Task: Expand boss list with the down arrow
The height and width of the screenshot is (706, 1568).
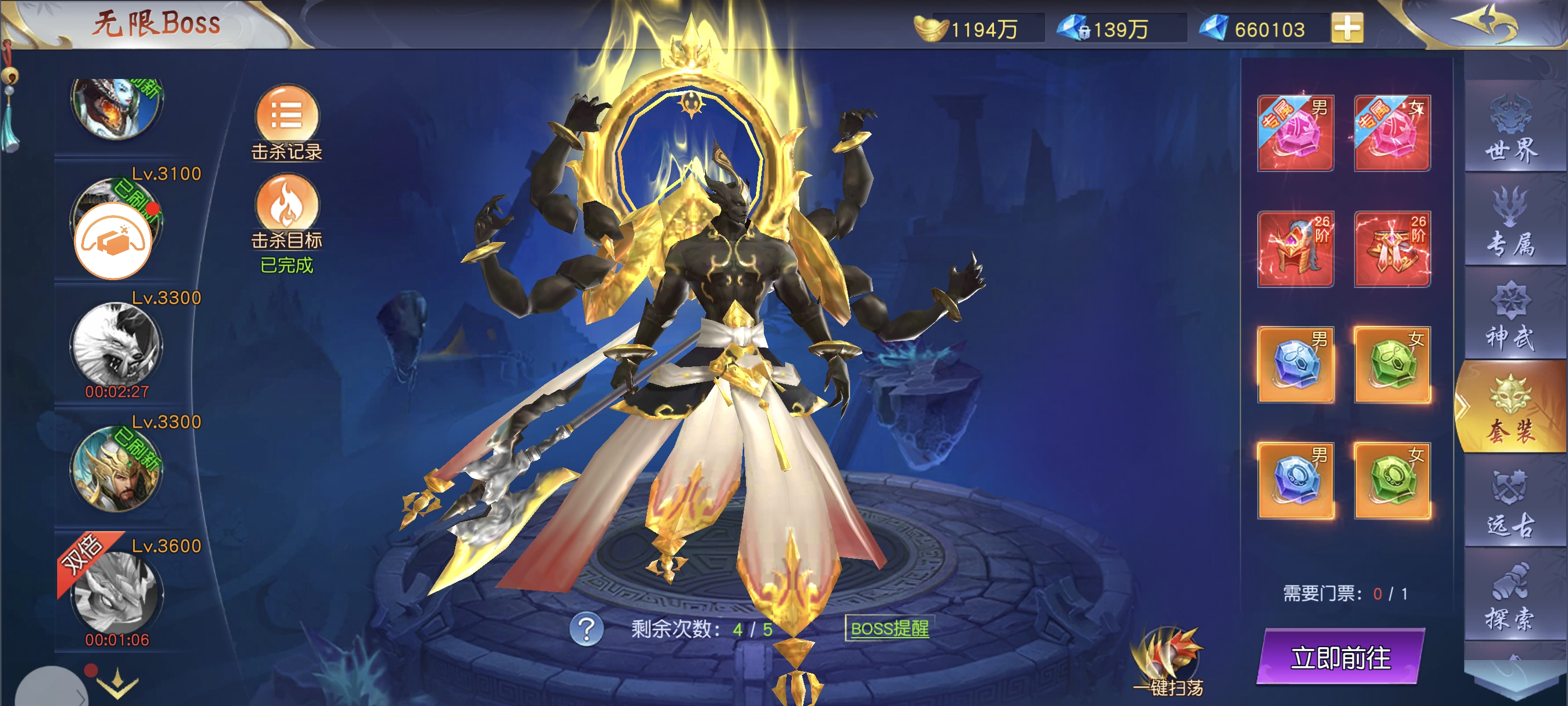Action: (x=117, y=685)
